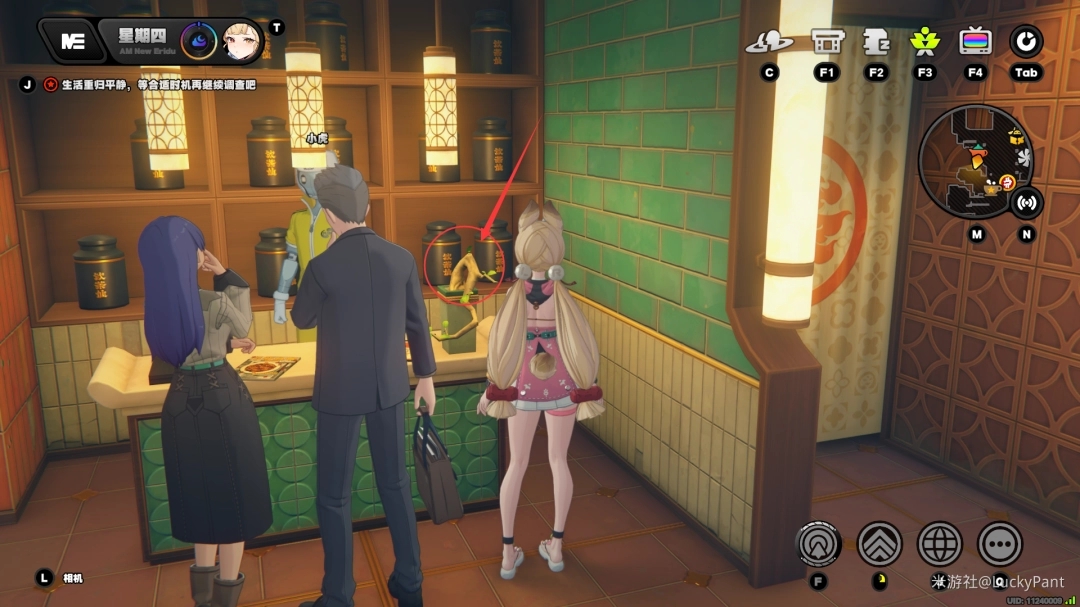Open the storefront icon menu
The image size is (1080, 607).
[x=825, y=42]
